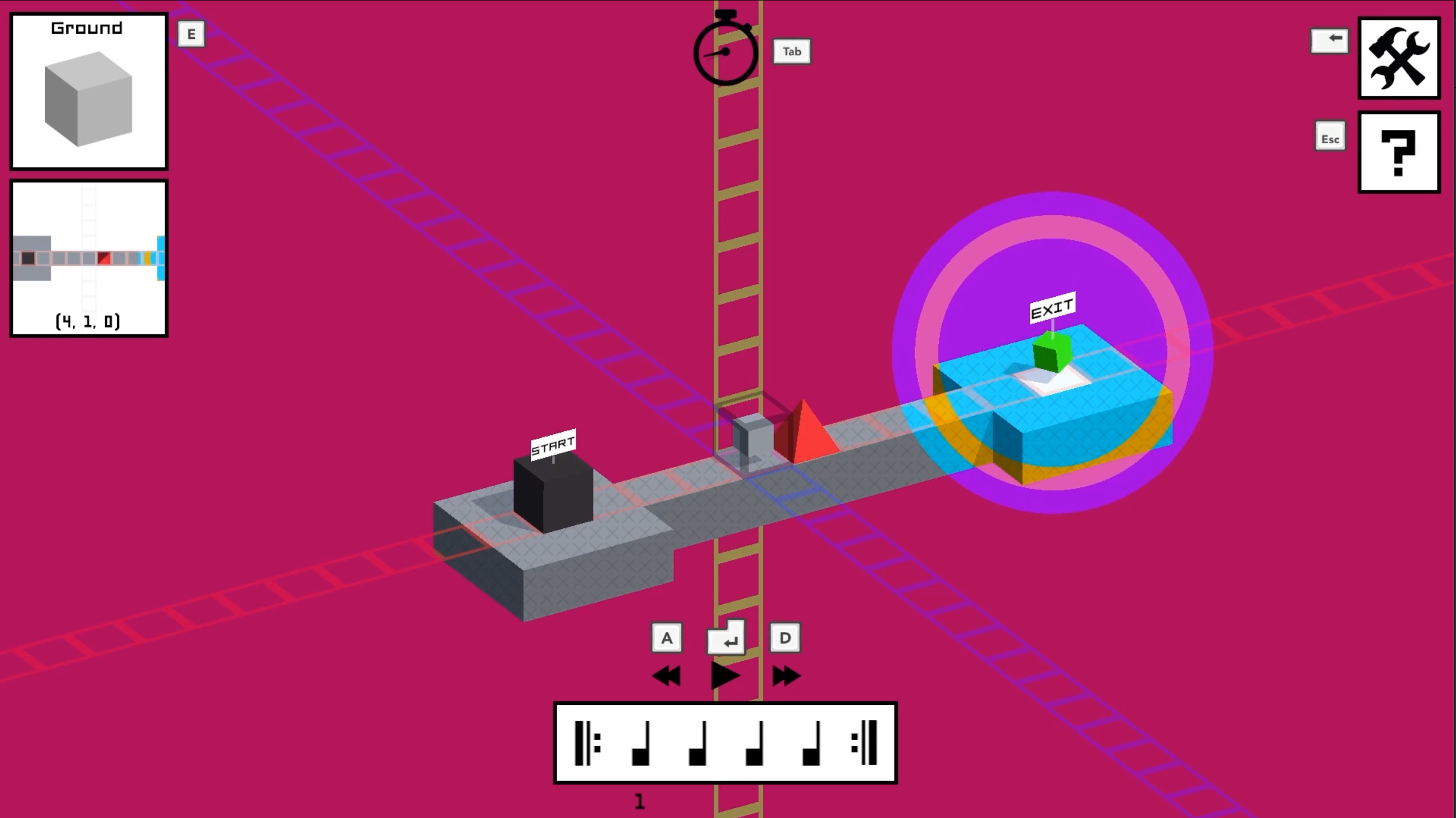The width and height of the screenshot is (1456, 818).
Task: Toggle the timer overlay via the Tab key badge
Action: [x=791, y=51]
